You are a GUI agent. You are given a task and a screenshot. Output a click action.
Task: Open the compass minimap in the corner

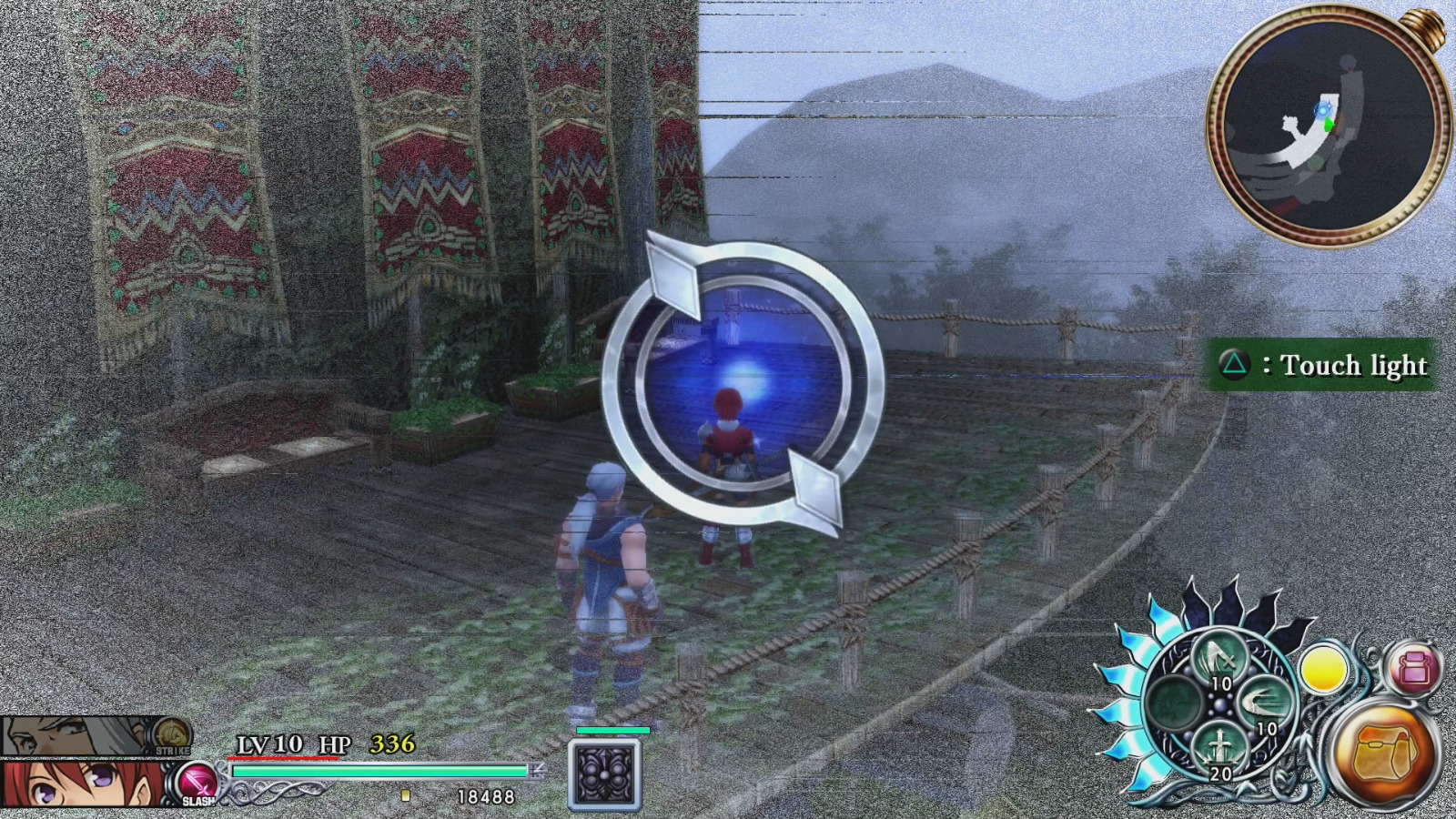[1324, 123]
